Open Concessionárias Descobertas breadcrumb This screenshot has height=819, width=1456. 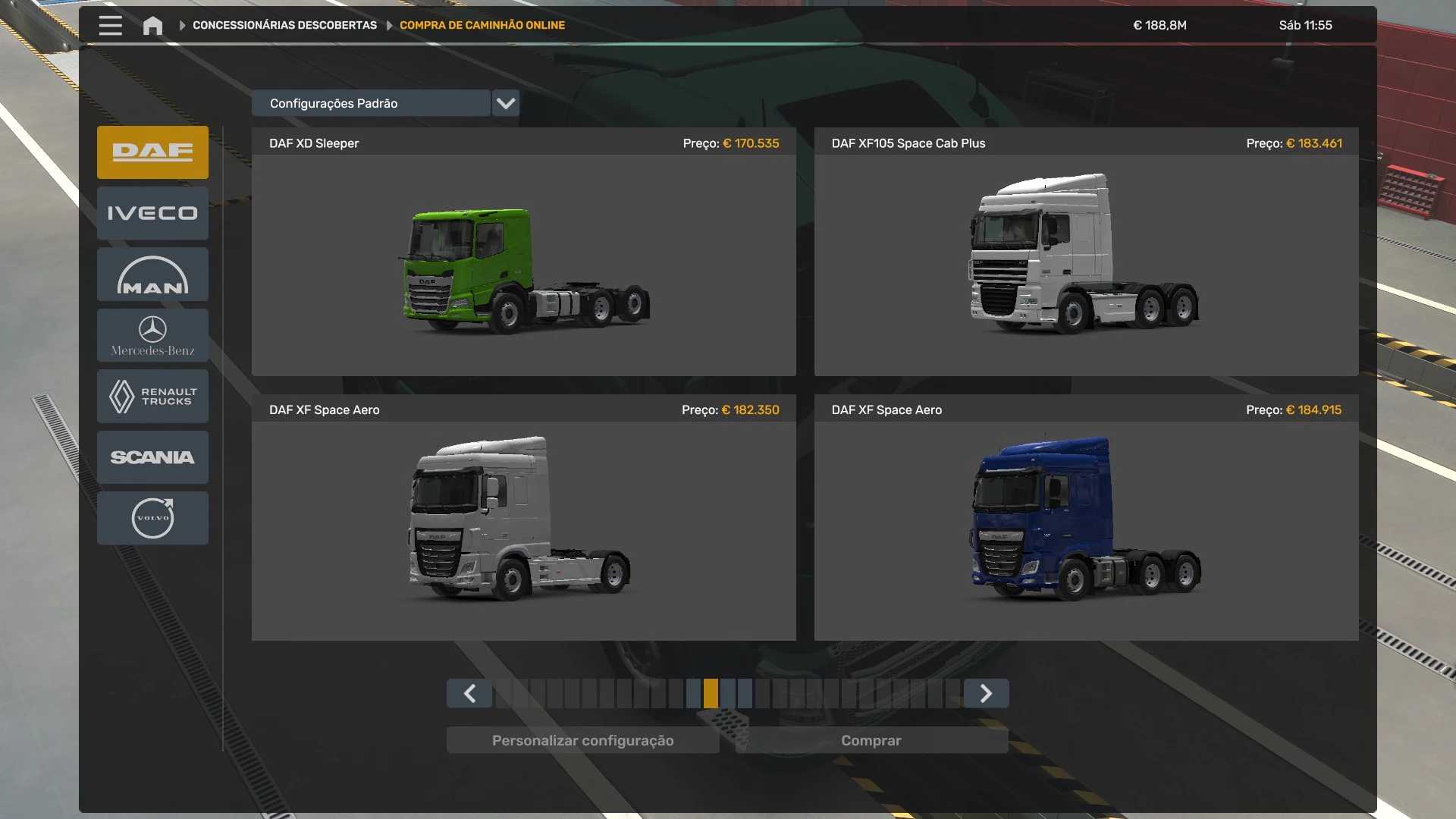click(x=284, y=25)
